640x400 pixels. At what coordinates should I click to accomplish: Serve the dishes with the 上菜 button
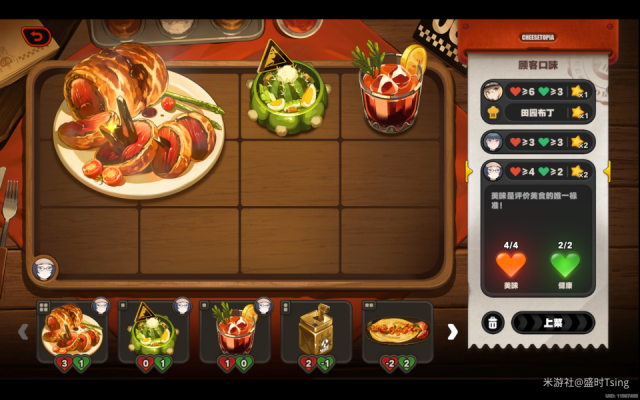click(x=553, y=323)
